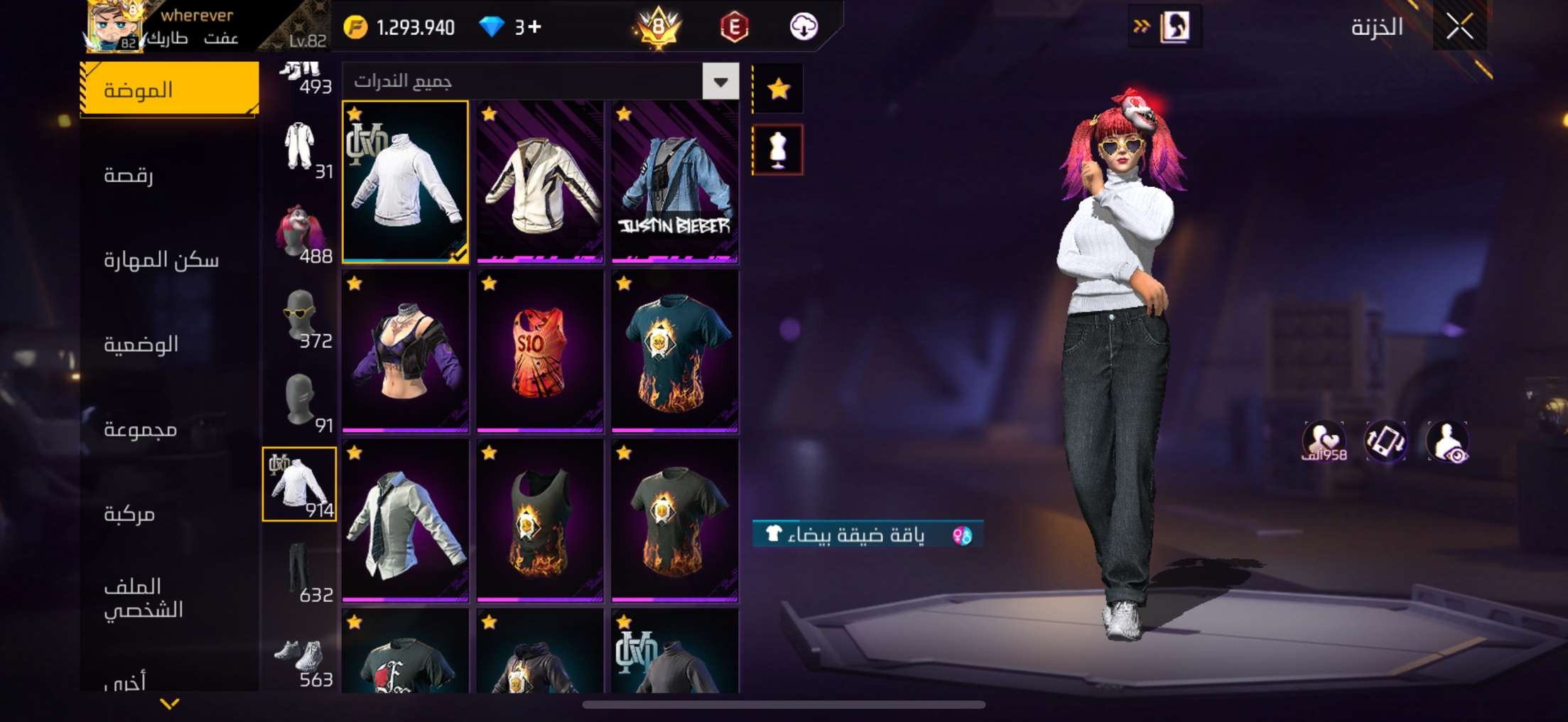The image size is (1568, 722).
Task: Toggle the gold star favorites filter
Action: pos(779,89)
